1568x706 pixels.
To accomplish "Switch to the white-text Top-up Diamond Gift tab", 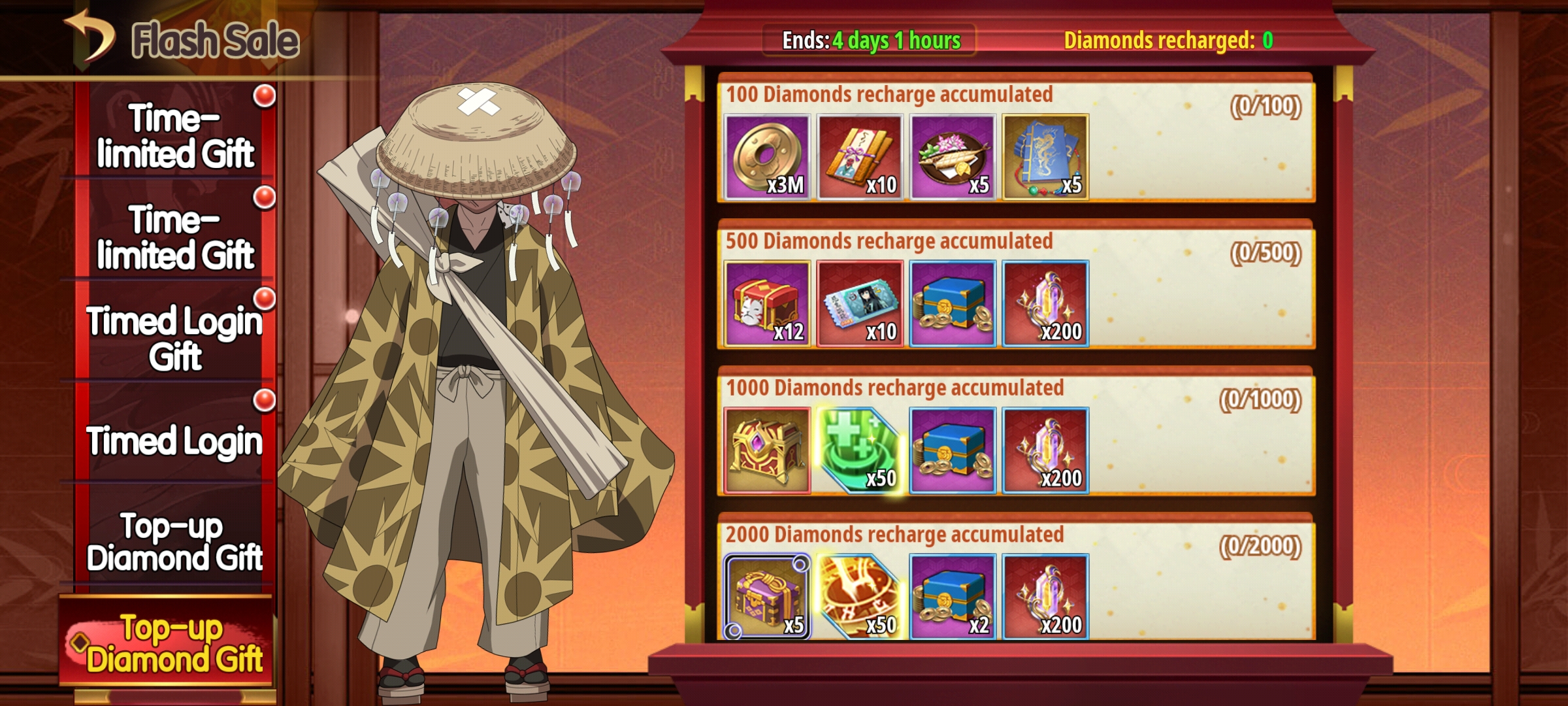I will (x=174, y=542).
